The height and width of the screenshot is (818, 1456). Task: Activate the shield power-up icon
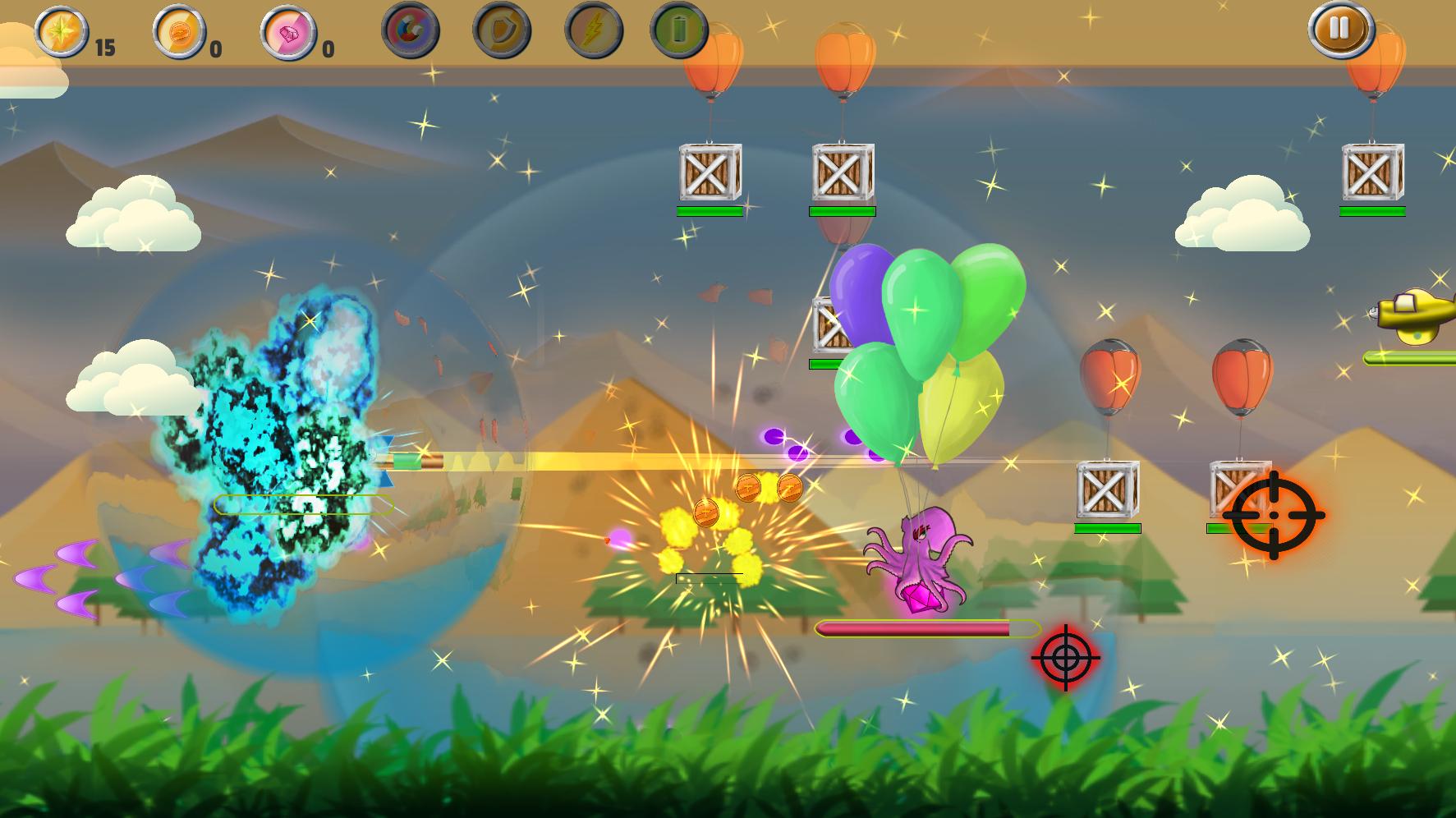tap(502, 31)
